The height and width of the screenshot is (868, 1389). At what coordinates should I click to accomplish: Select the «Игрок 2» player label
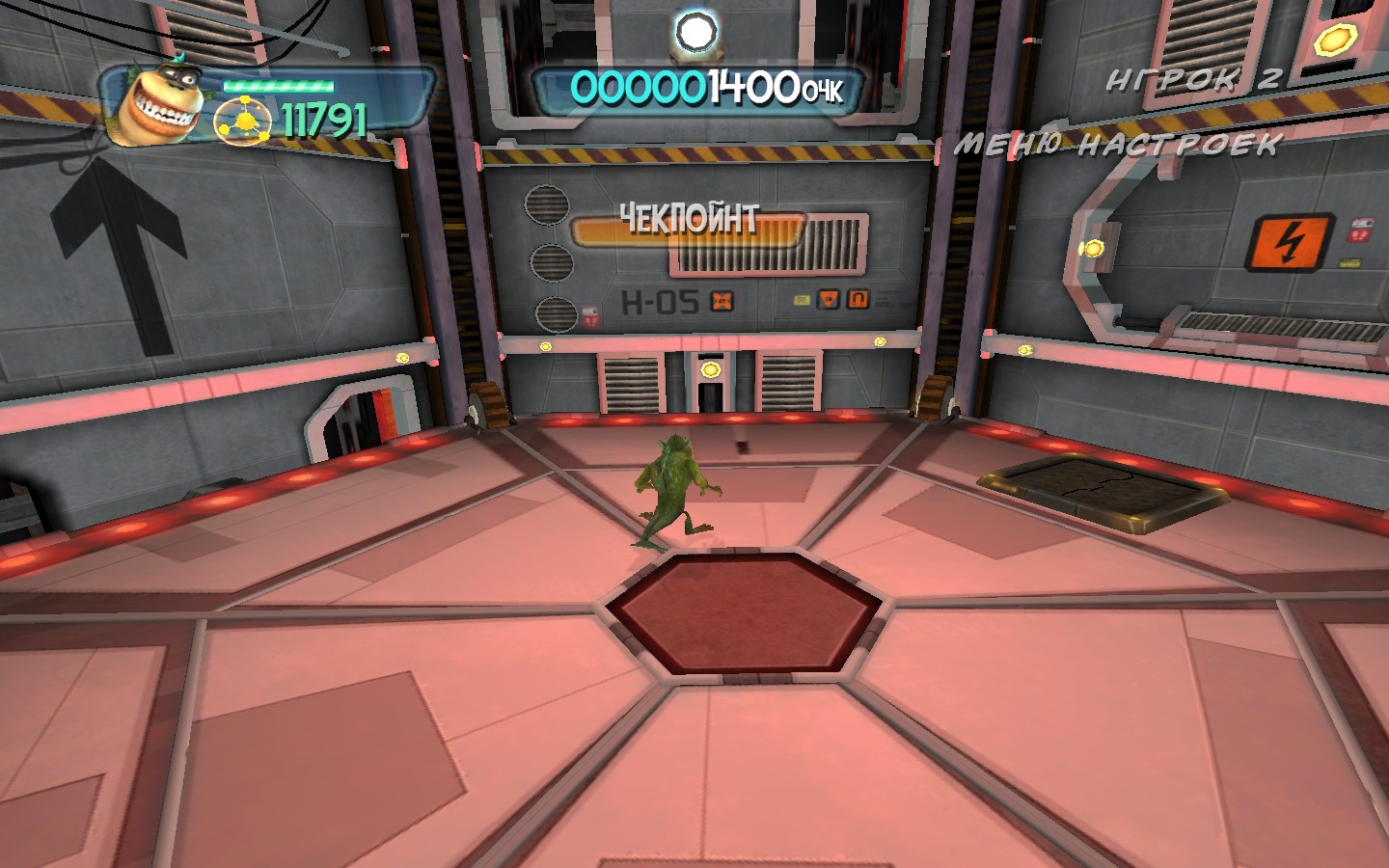(x=1192, y=80)
